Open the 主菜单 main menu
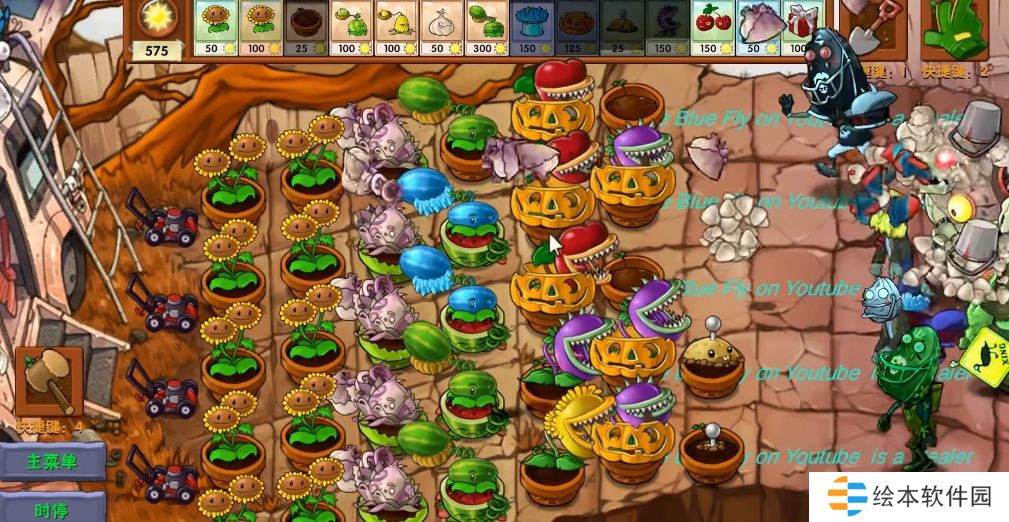The height and width of the screenshot is (522, 1009). pos(52,462)
